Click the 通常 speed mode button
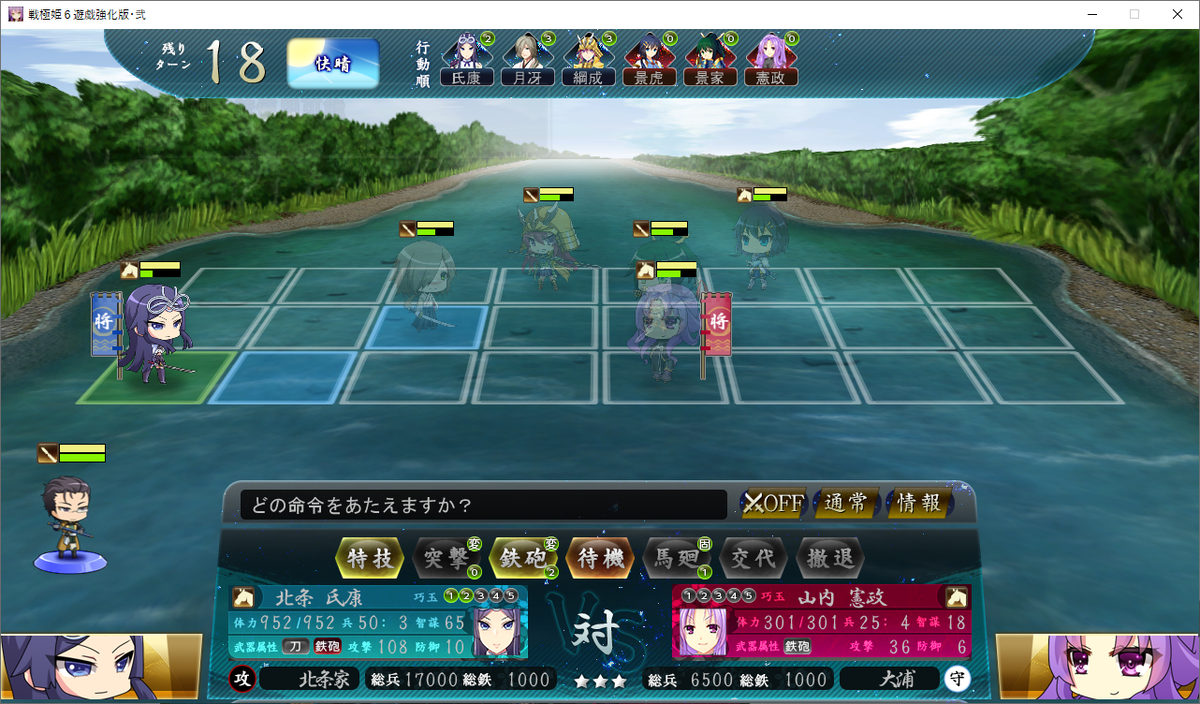The image size is (1200, 704). point(846,503)
